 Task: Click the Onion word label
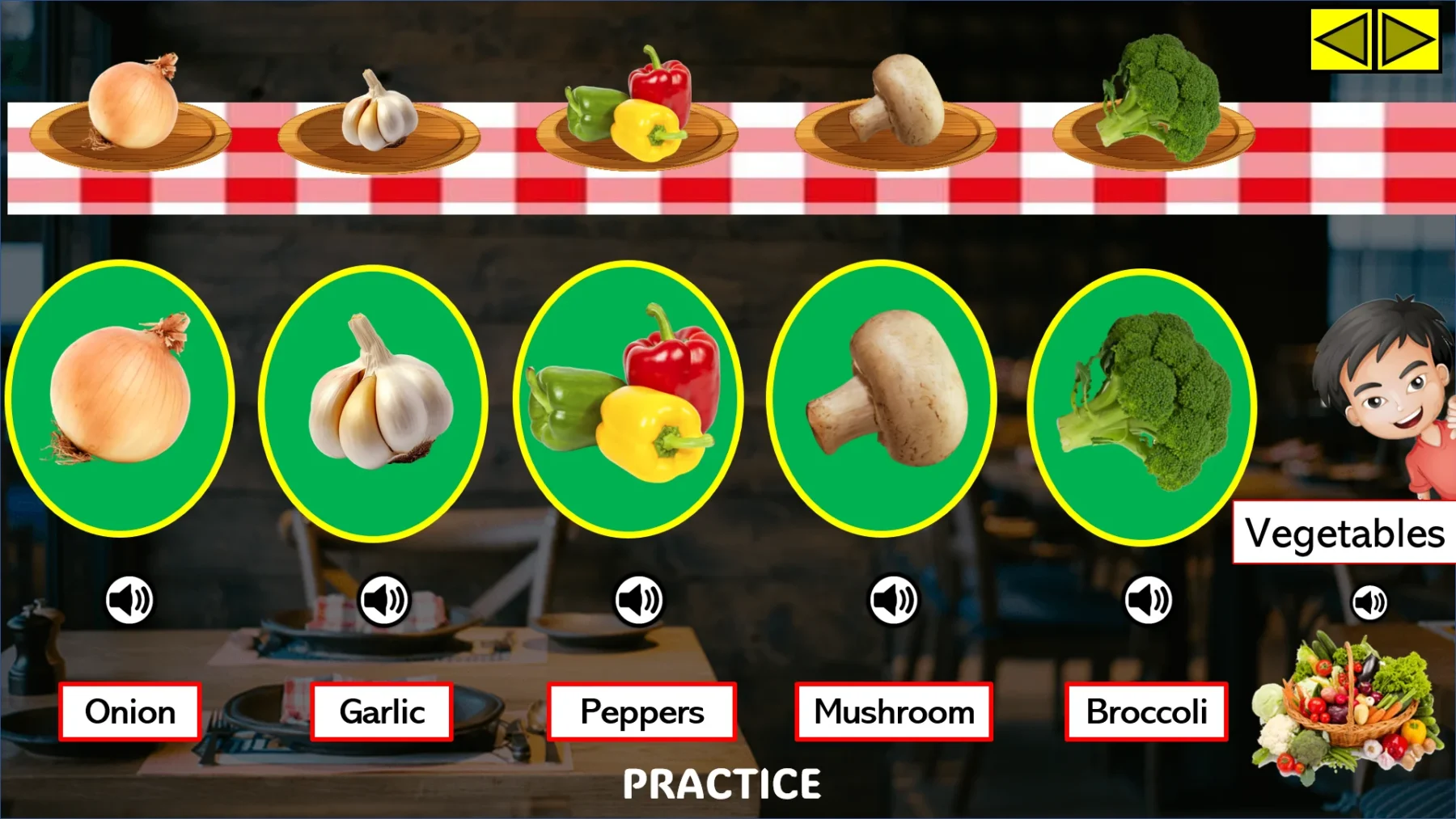tap(129, 712)
